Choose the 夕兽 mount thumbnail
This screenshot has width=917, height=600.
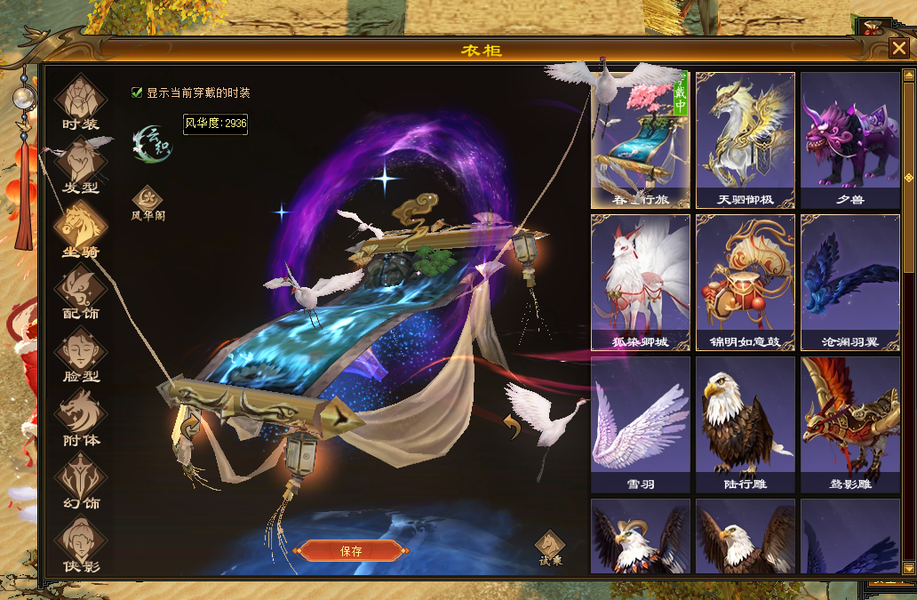(x=850, y=140)
